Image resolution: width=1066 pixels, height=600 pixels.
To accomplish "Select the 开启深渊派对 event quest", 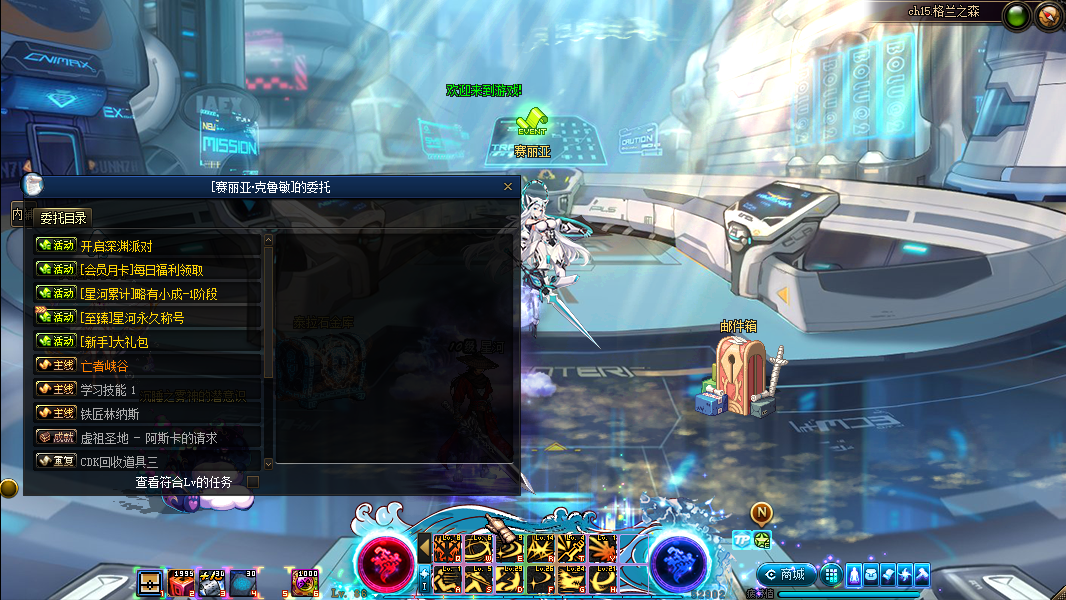I will click(148, 246).
